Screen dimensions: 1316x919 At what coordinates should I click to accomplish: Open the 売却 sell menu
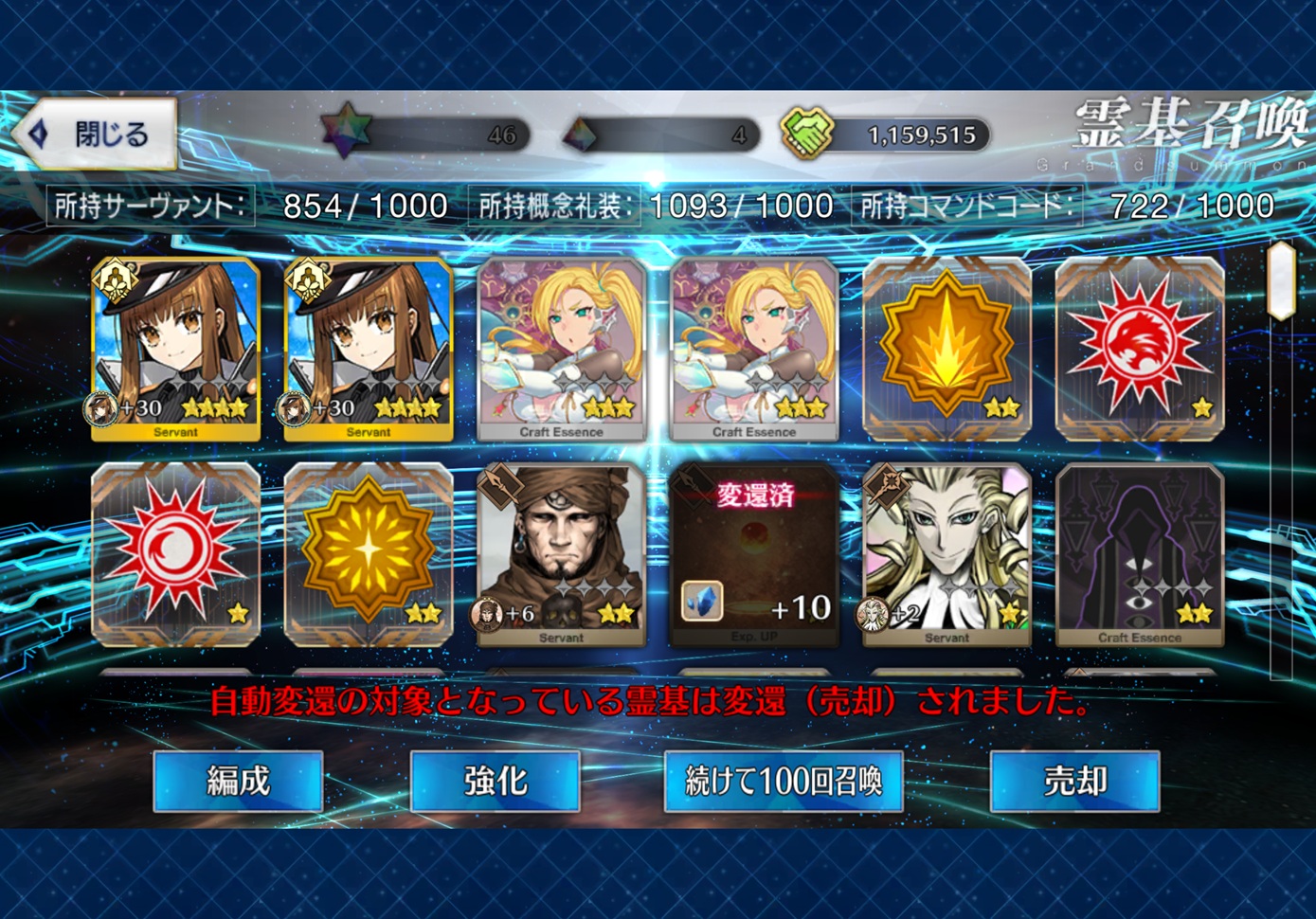tap(1074, 781)
